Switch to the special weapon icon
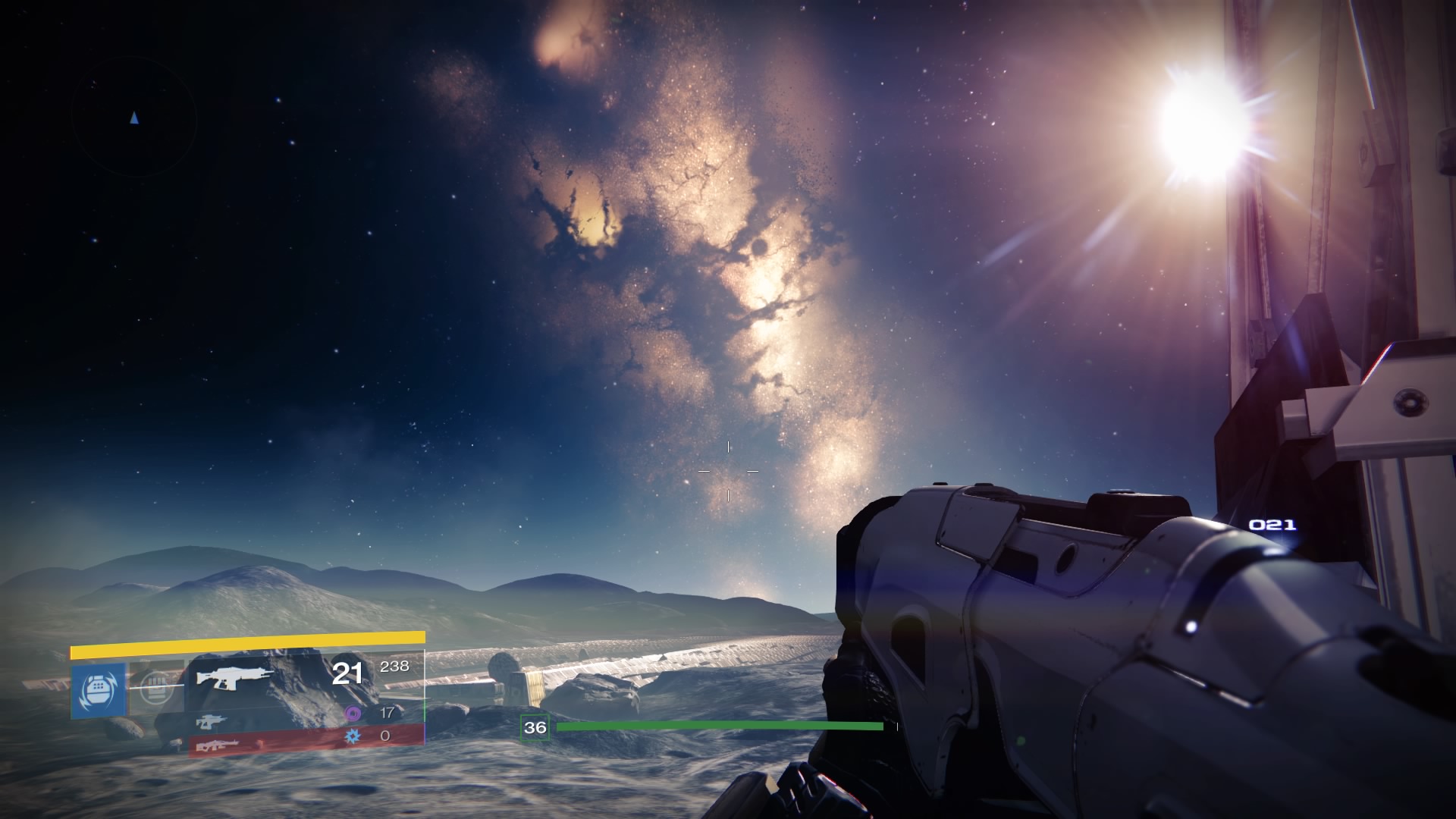 (x=211, y=720)
